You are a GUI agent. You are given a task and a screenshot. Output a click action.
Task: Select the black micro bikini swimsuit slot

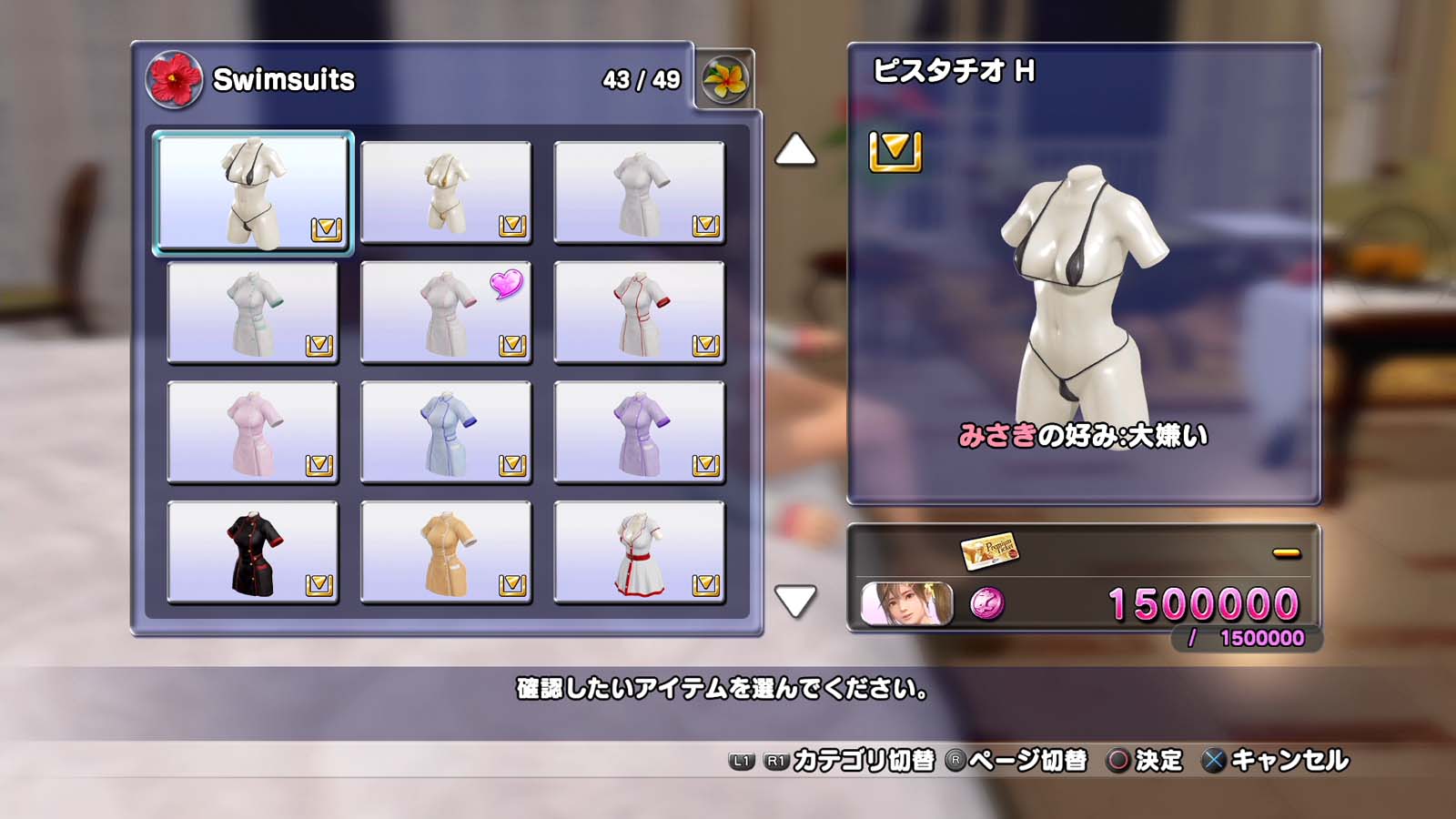coord(253,192)
